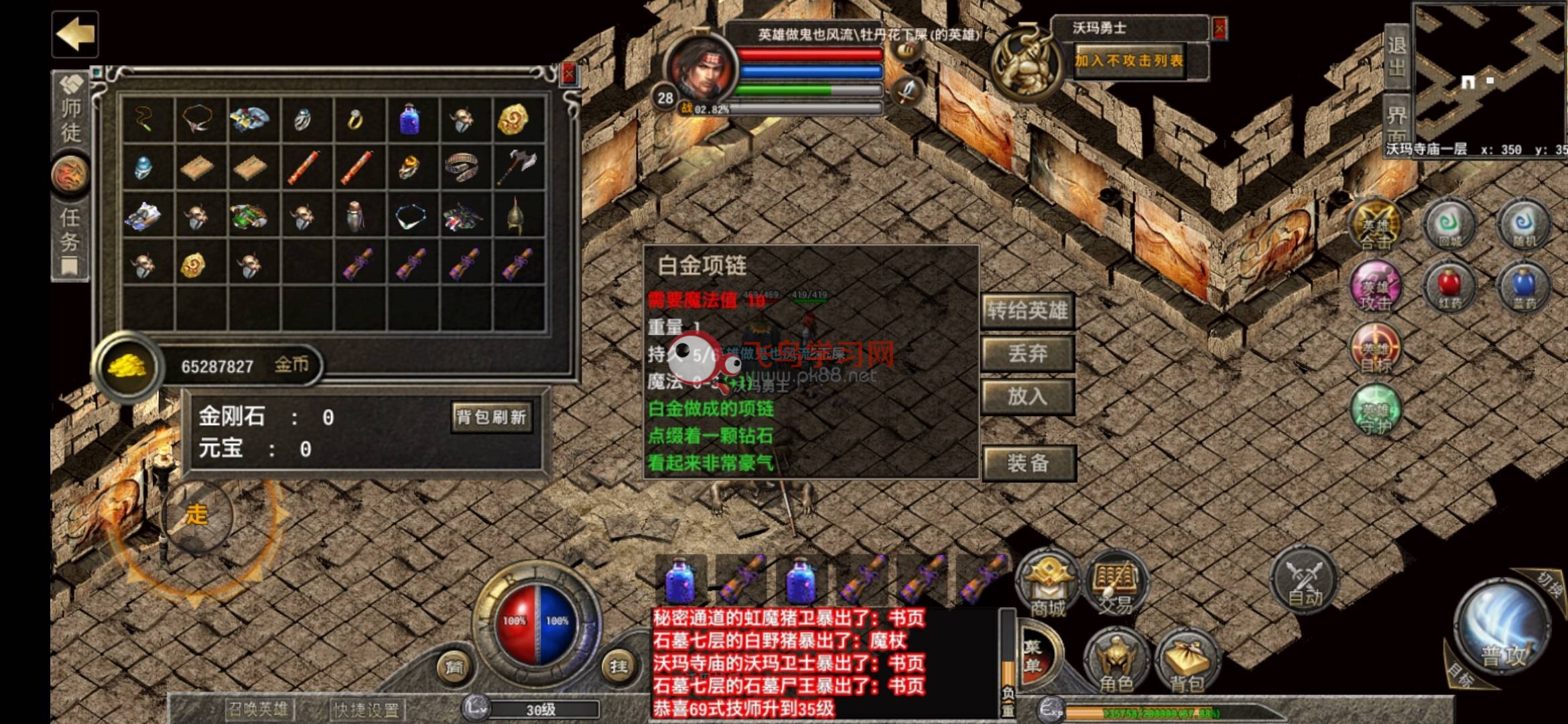Image resolution: width=1568 pixels, height=724 pixels.
Task: Open the 角色 character sheet
Action: 1116,660
